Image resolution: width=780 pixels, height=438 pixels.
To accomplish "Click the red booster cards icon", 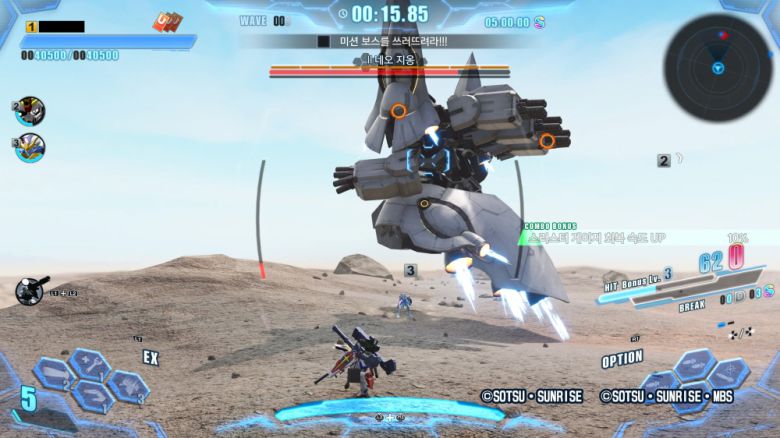I will click(166, 21).
